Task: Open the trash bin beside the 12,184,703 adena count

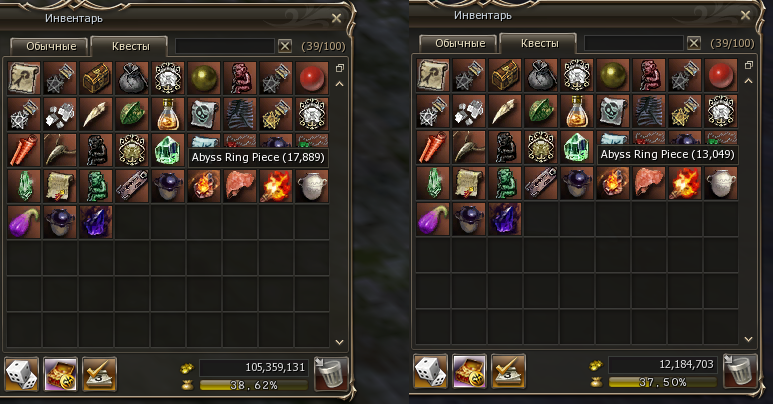Action: click(739, 372)
